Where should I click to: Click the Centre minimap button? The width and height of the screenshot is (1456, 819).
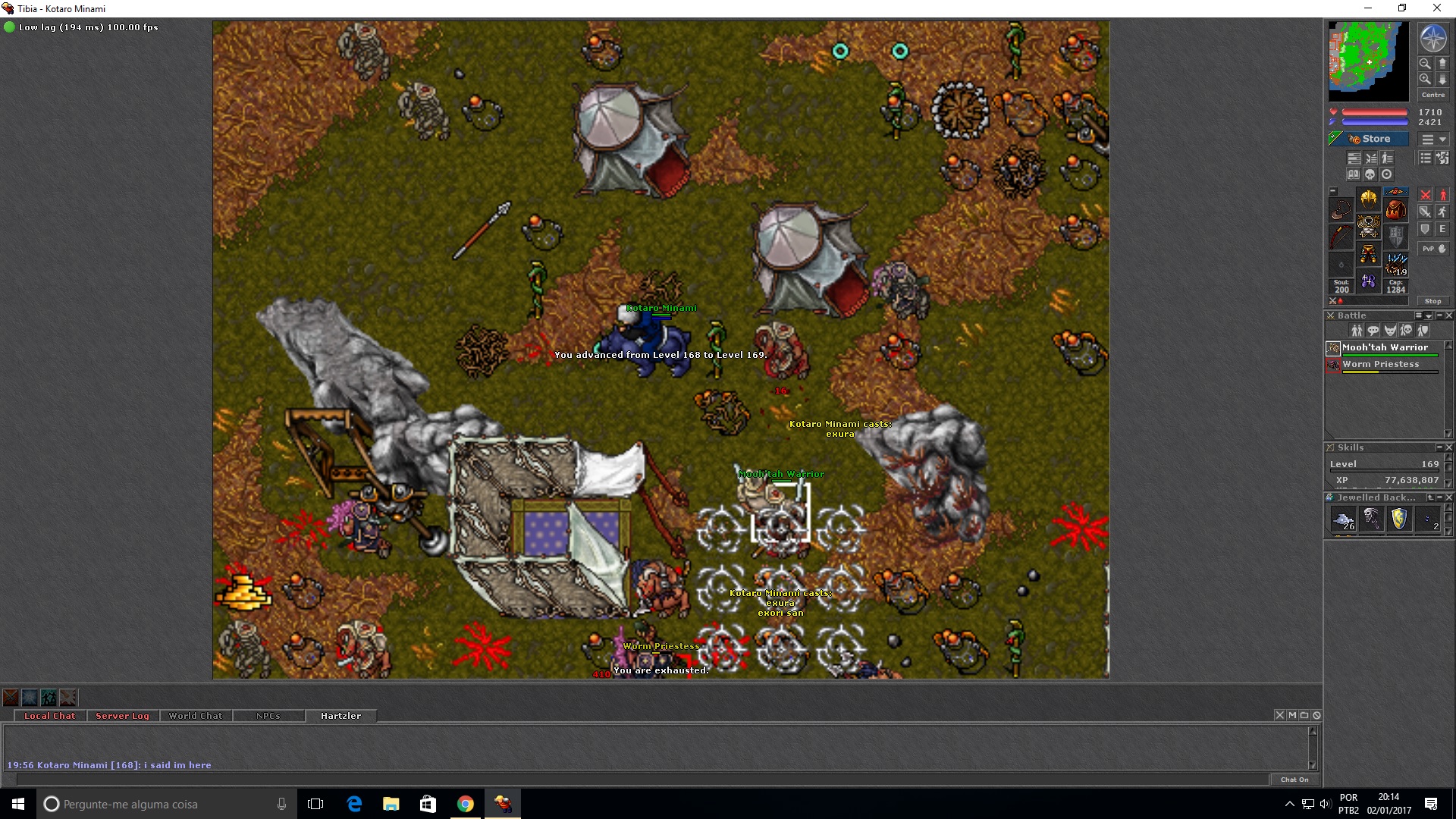point(1432,95)
